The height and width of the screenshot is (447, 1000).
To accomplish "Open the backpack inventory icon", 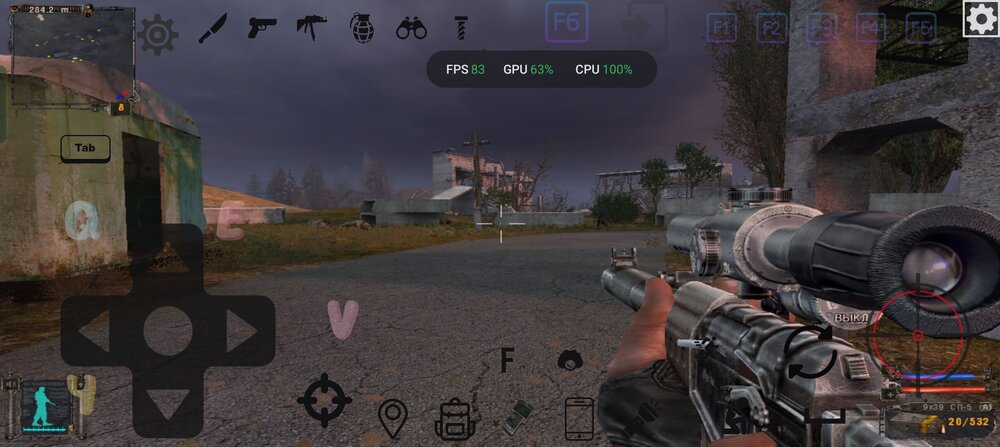I will coord(455,417).
